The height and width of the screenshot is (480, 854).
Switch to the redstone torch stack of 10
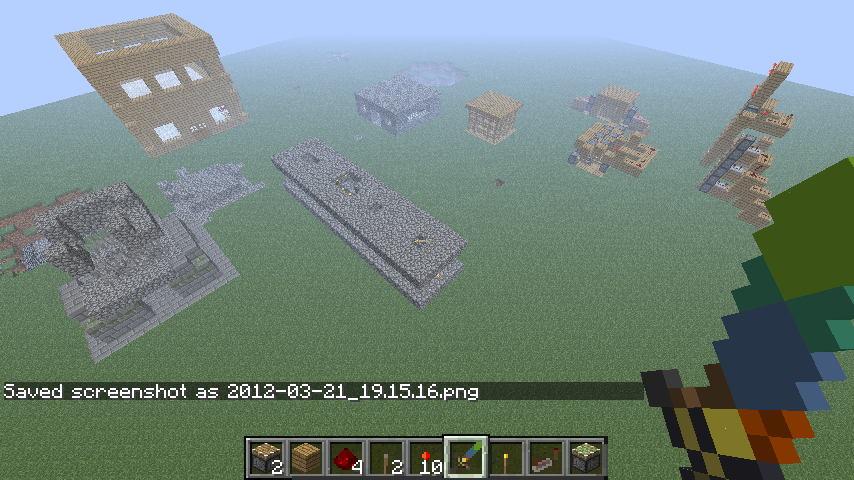[426, 459]
